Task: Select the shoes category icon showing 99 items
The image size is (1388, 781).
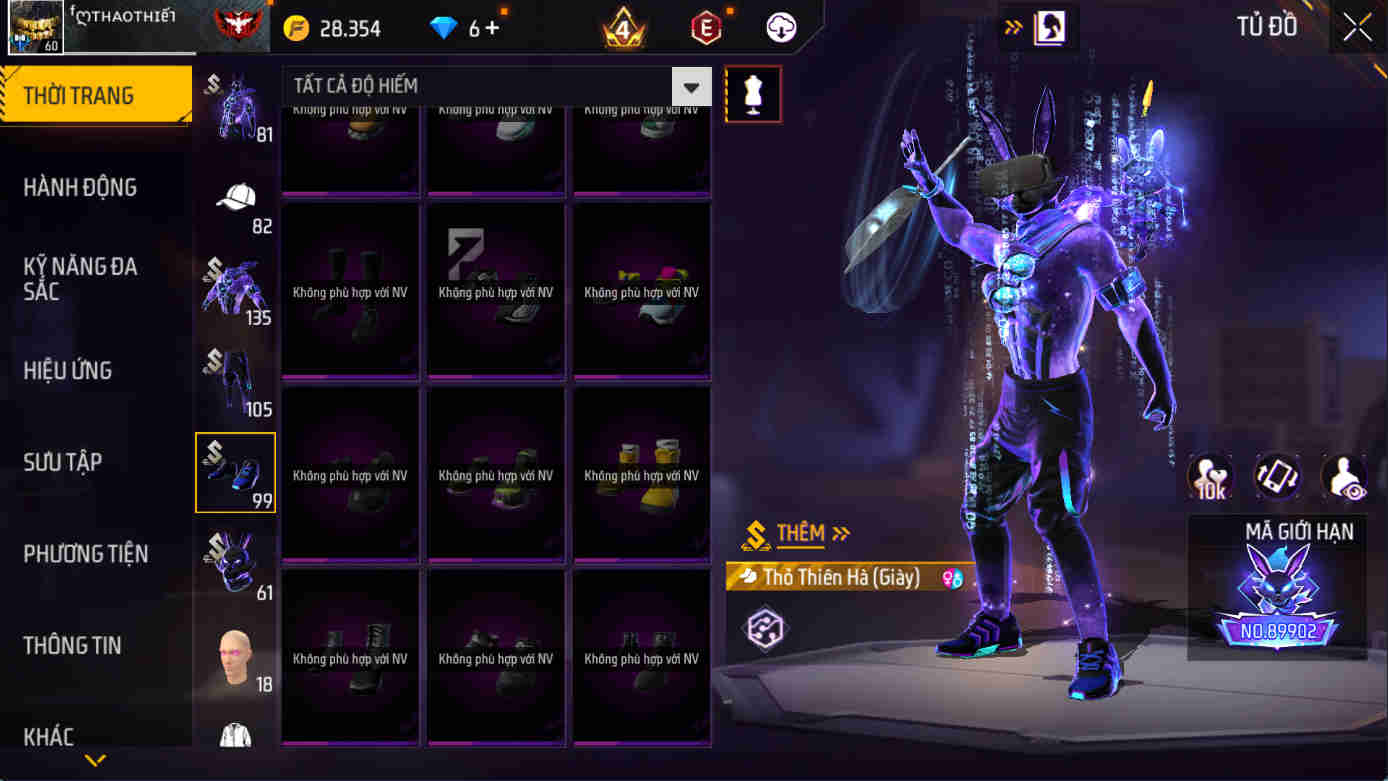Action: pos(235,470)
